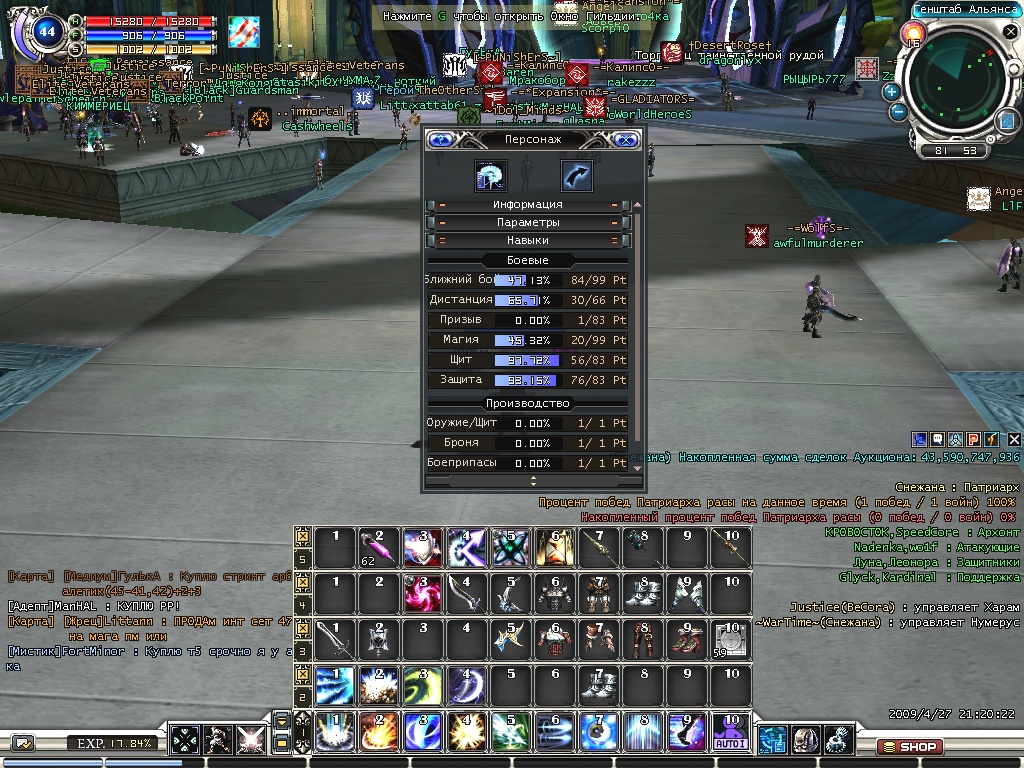Click the curved arrow icon in character window
The image size is (1024, 768).
tap(576, 176)
